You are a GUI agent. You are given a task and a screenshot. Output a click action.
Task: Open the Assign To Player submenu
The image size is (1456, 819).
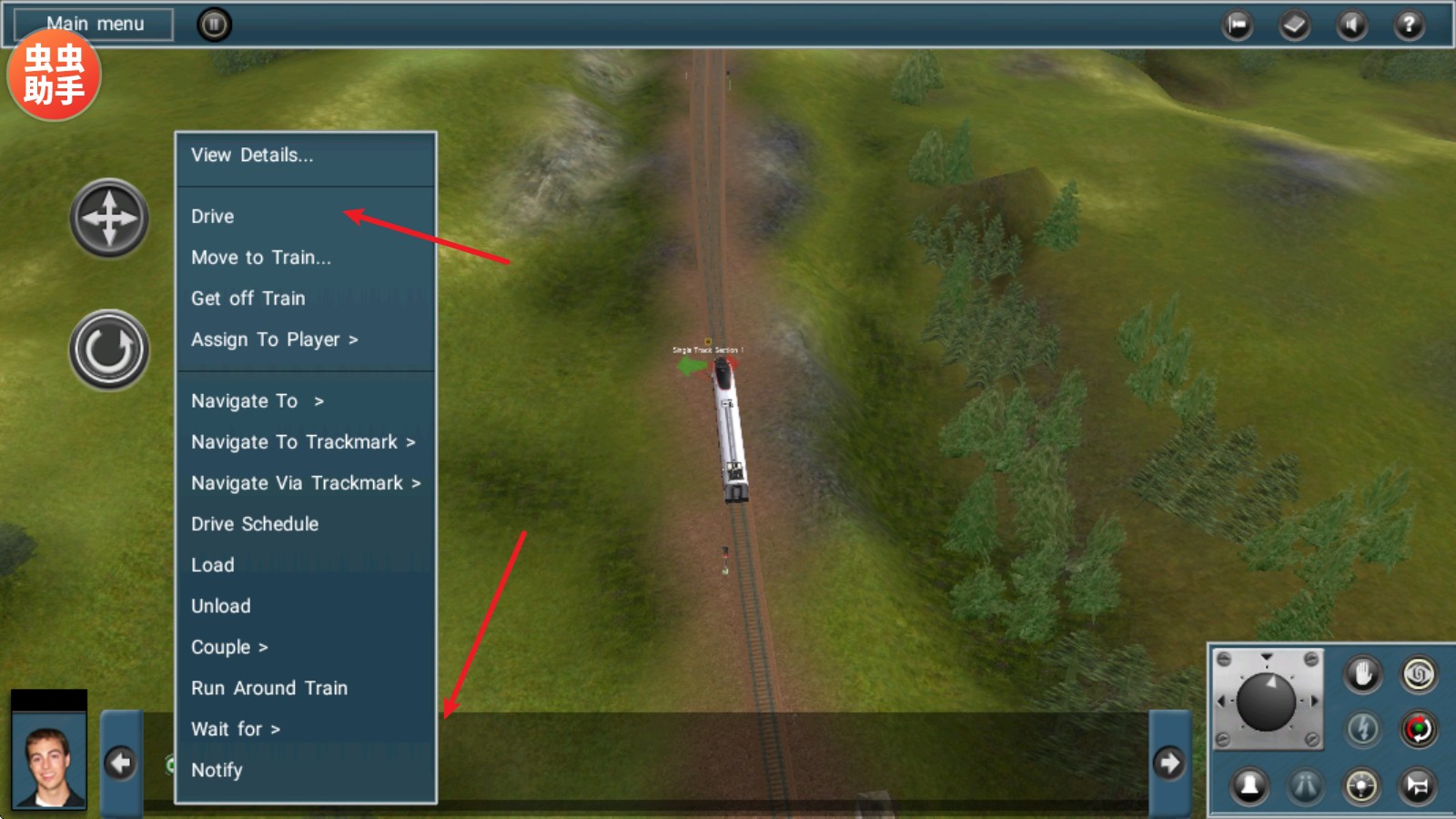[274, 339]
